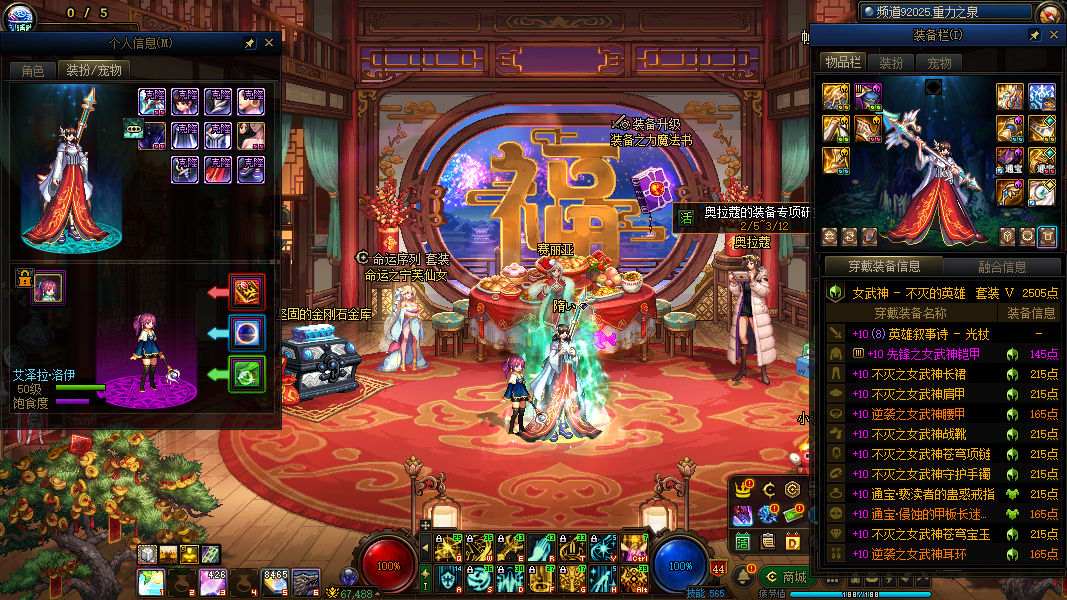Click the orange D calendar menu icon
This screenshot has height=600, width=1067.
793,541
